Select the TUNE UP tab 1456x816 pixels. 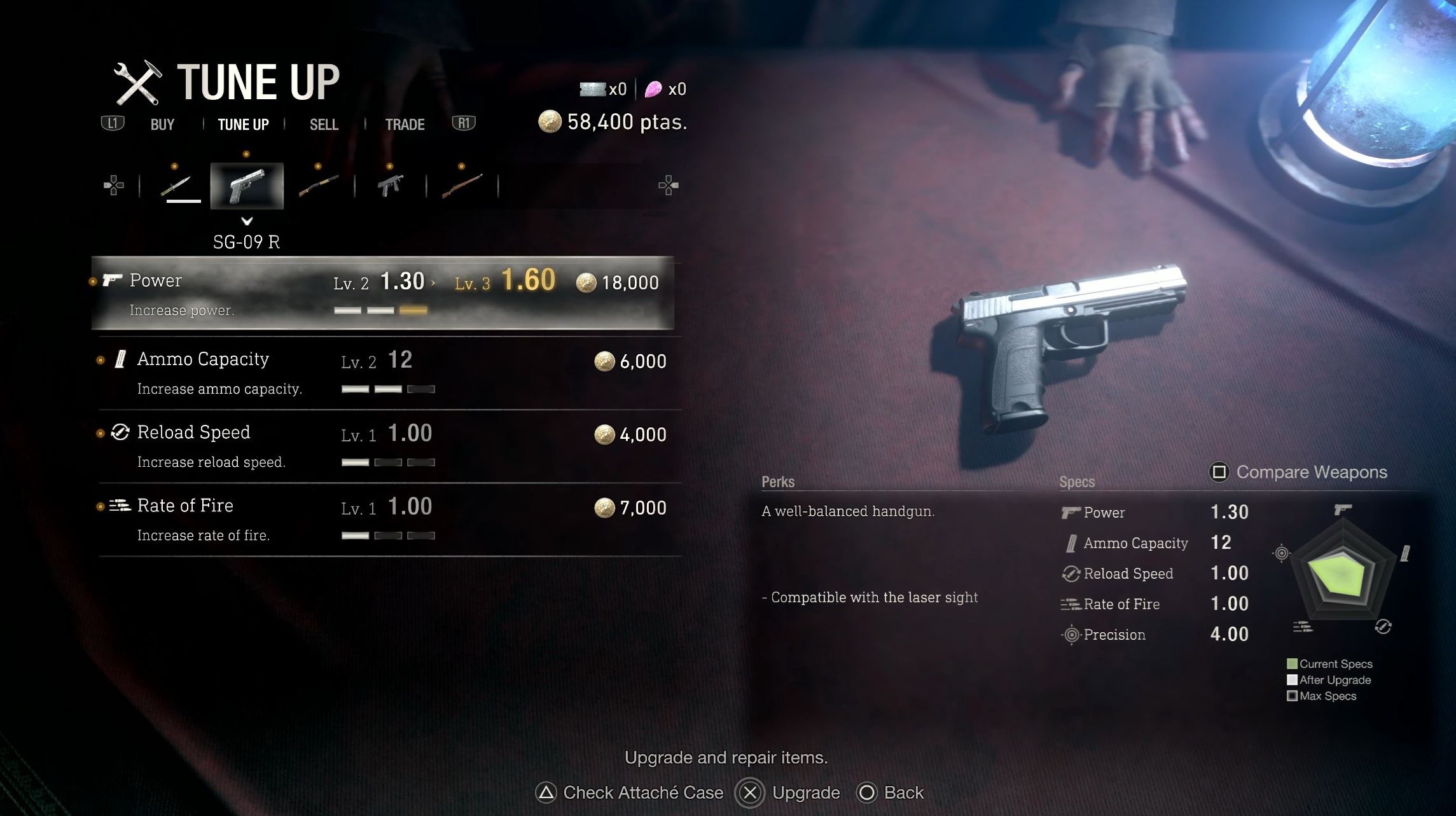tap(243, 125)
